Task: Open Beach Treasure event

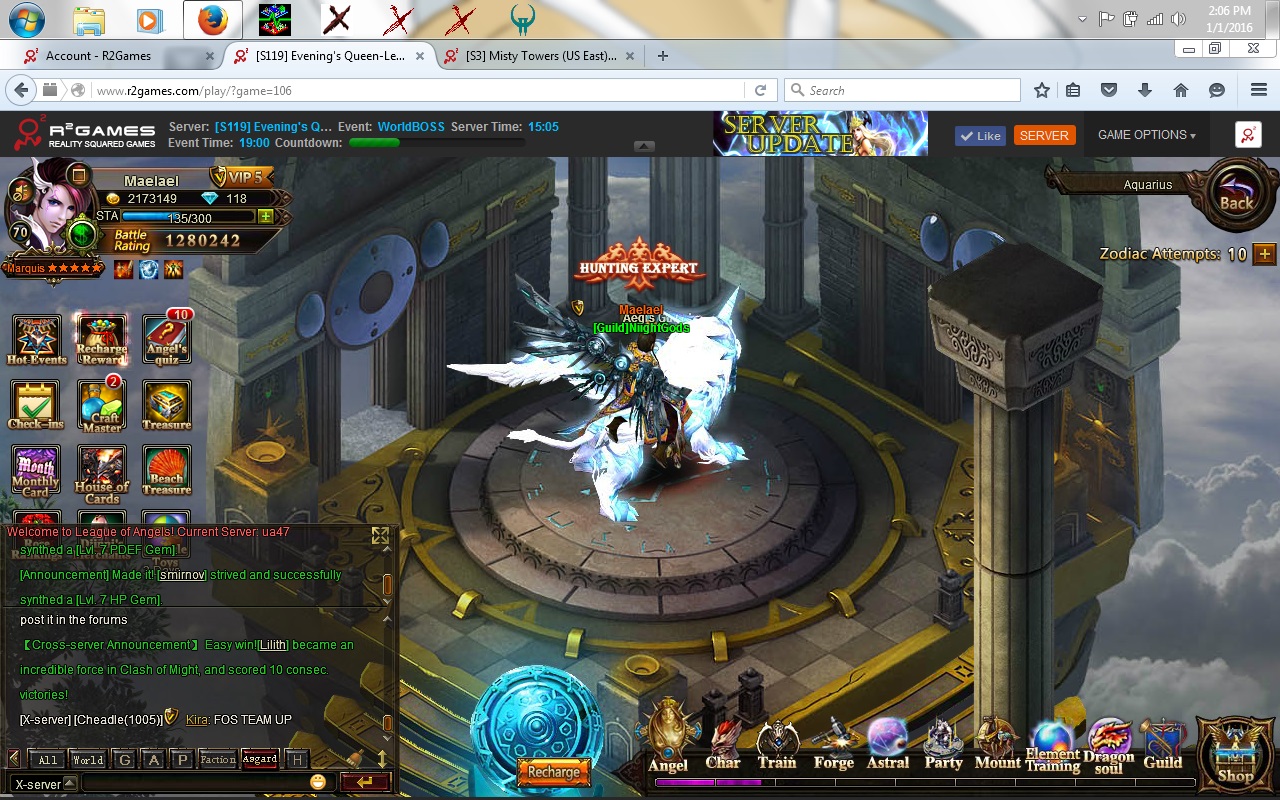Action: coord(166,469)
